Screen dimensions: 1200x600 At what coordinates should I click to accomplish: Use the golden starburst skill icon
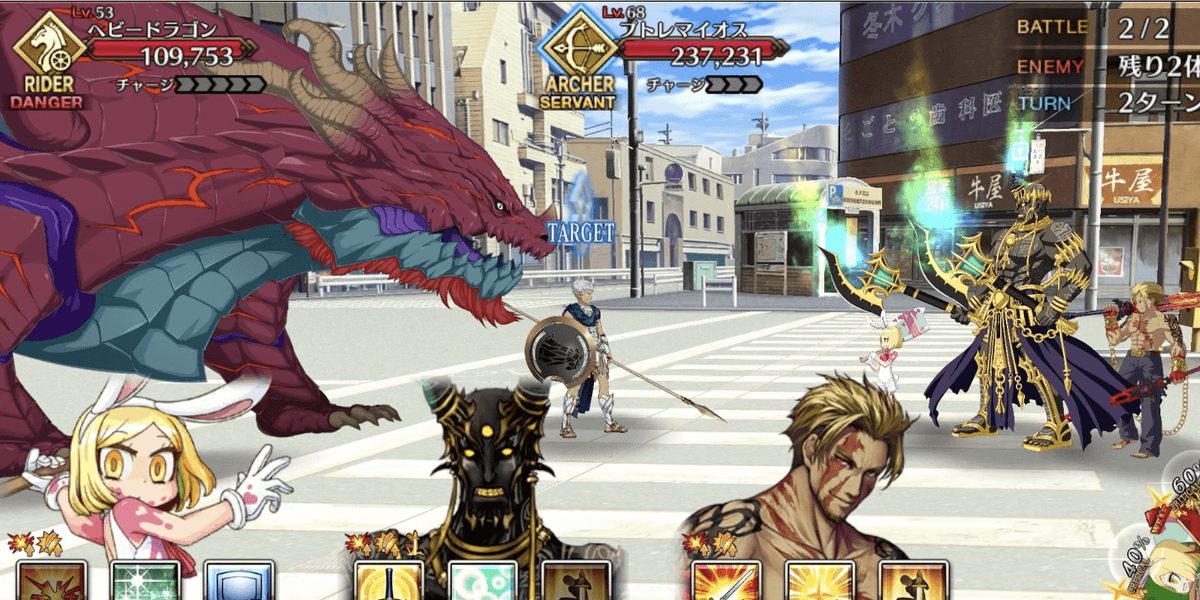tap(819, 582)
